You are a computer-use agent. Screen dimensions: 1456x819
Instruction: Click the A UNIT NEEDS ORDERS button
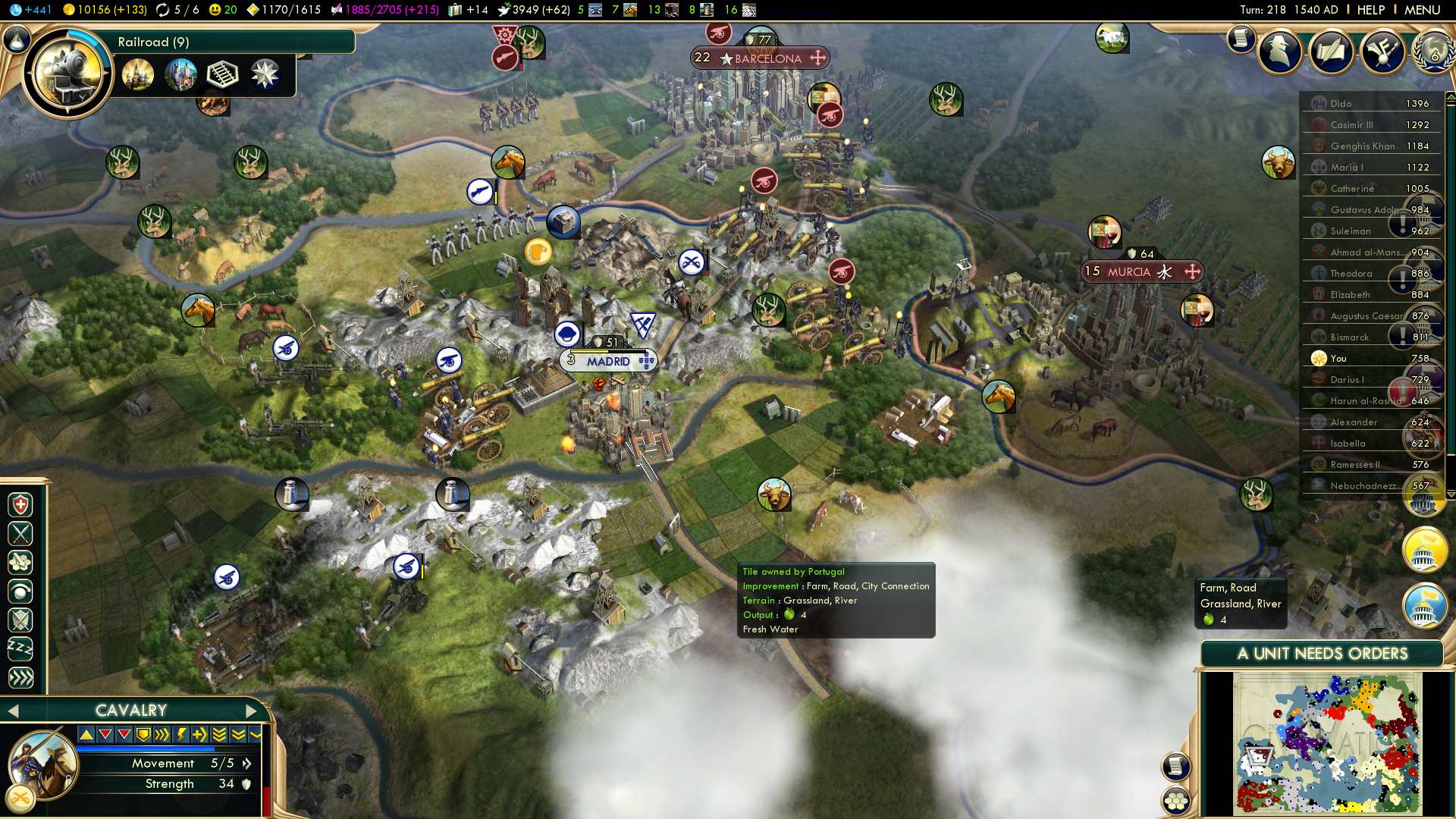[x=1322, y=654]
